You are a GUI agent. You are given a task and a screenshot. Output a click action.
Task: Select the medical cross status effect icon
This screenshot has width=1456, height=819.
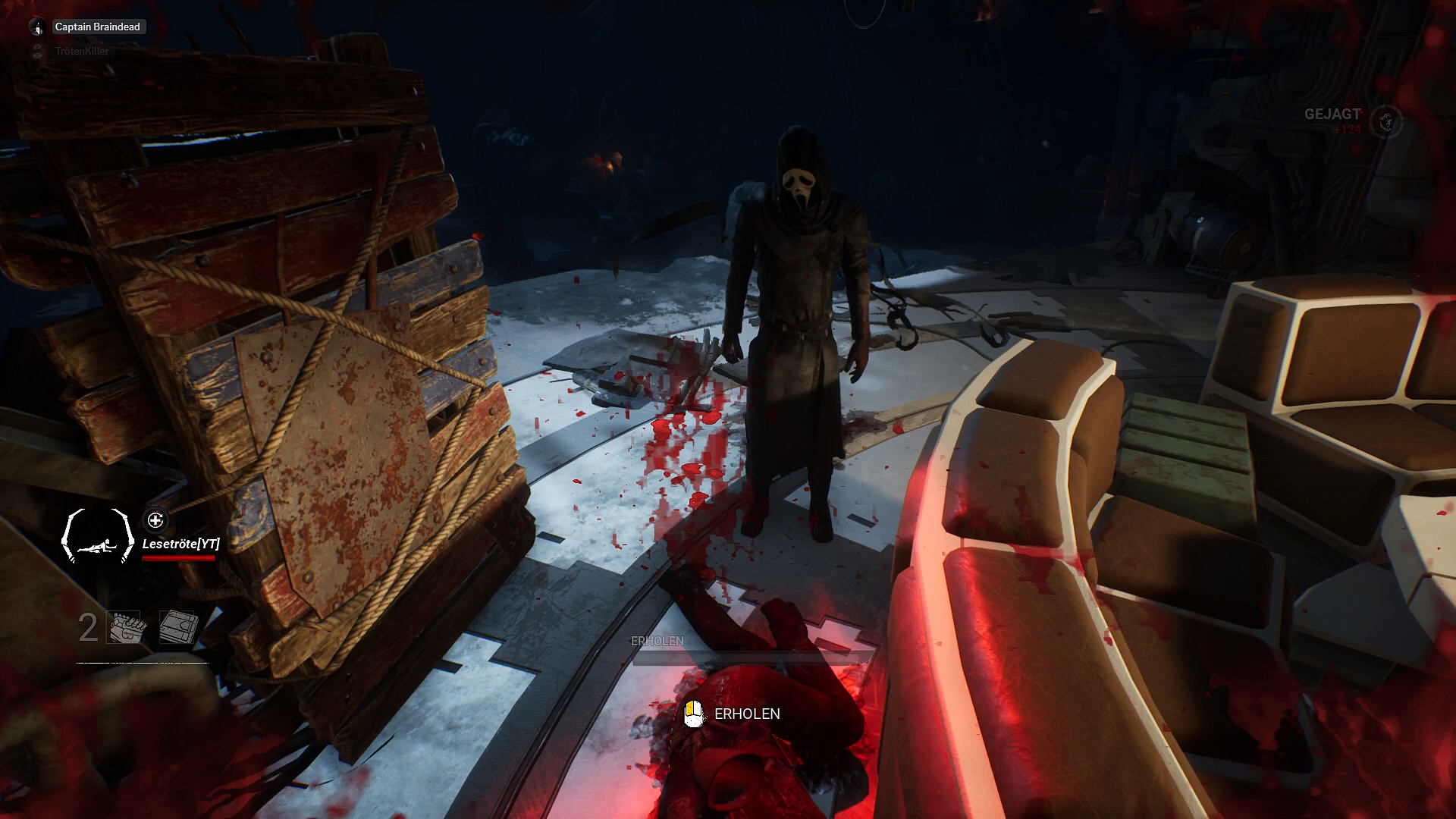[155, 520]
